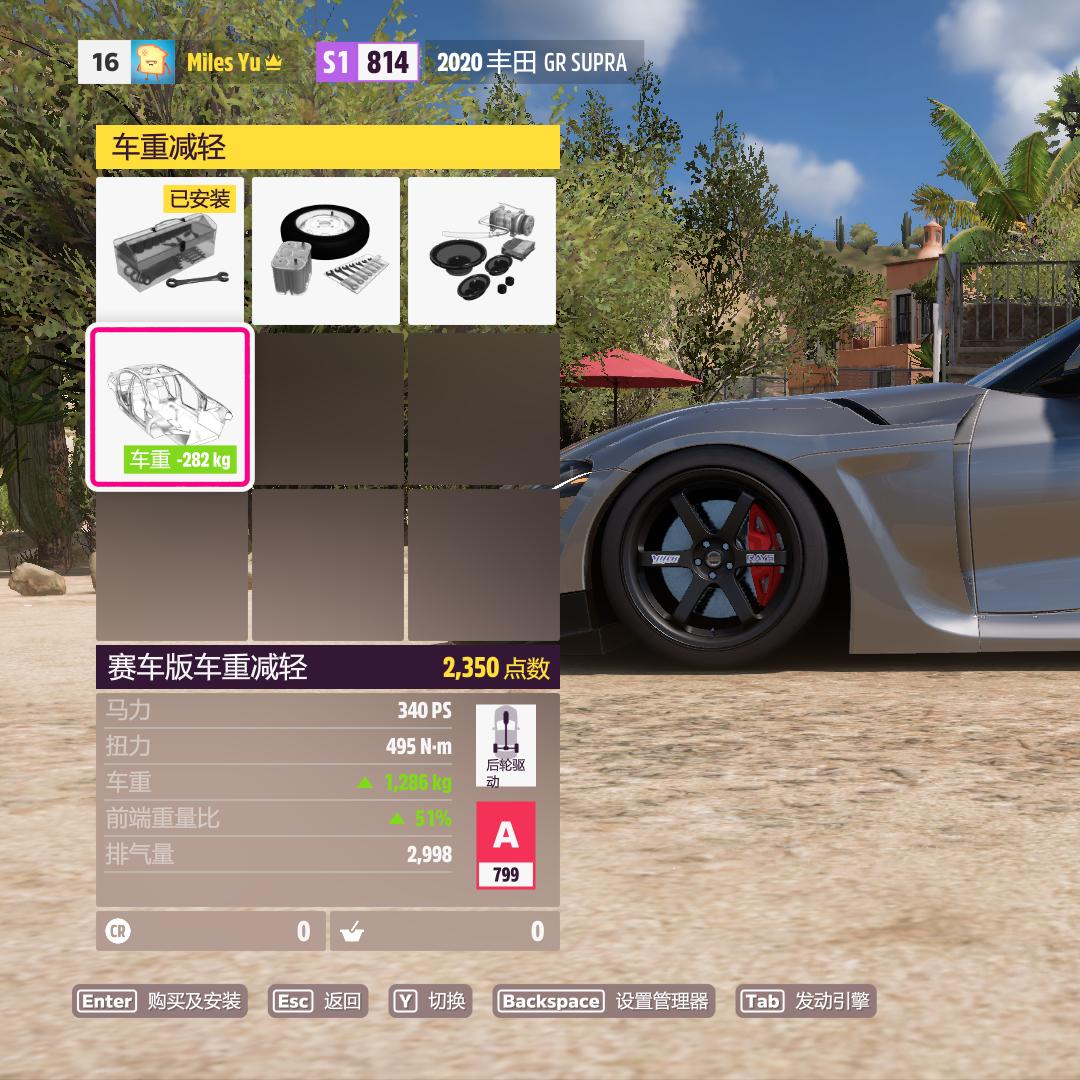Go back with the 返回 button
Image resolution: width=1080 pixels, height=1080 pixels.
pos(318,1001)
